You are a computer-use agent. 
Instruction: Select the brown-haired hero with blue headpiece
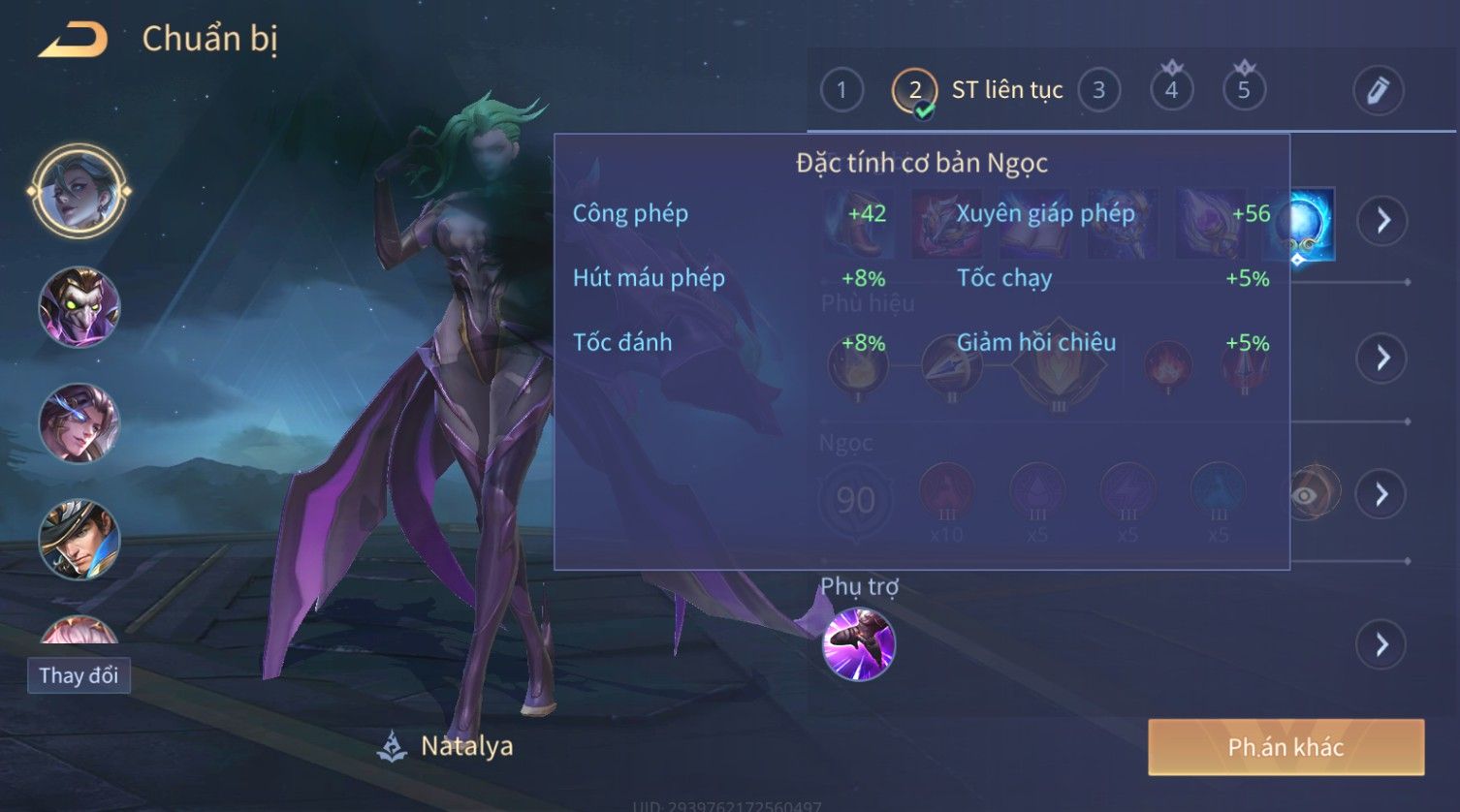click(79, 424)
